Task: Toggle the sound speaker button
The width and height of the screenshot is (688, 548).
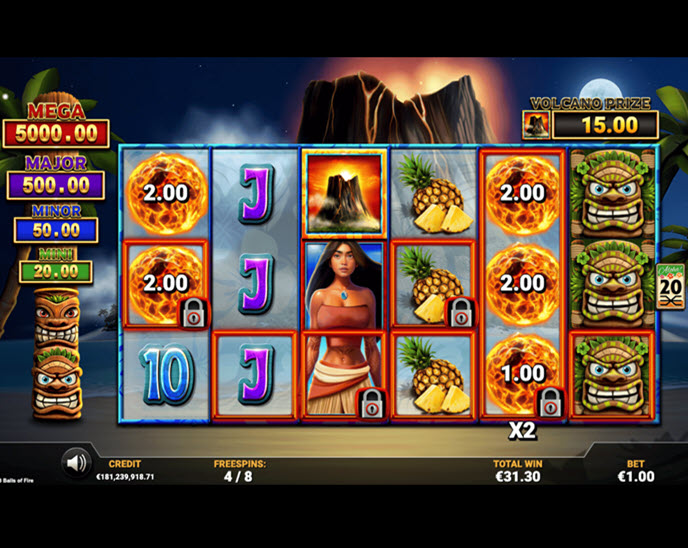Action: 75,462
